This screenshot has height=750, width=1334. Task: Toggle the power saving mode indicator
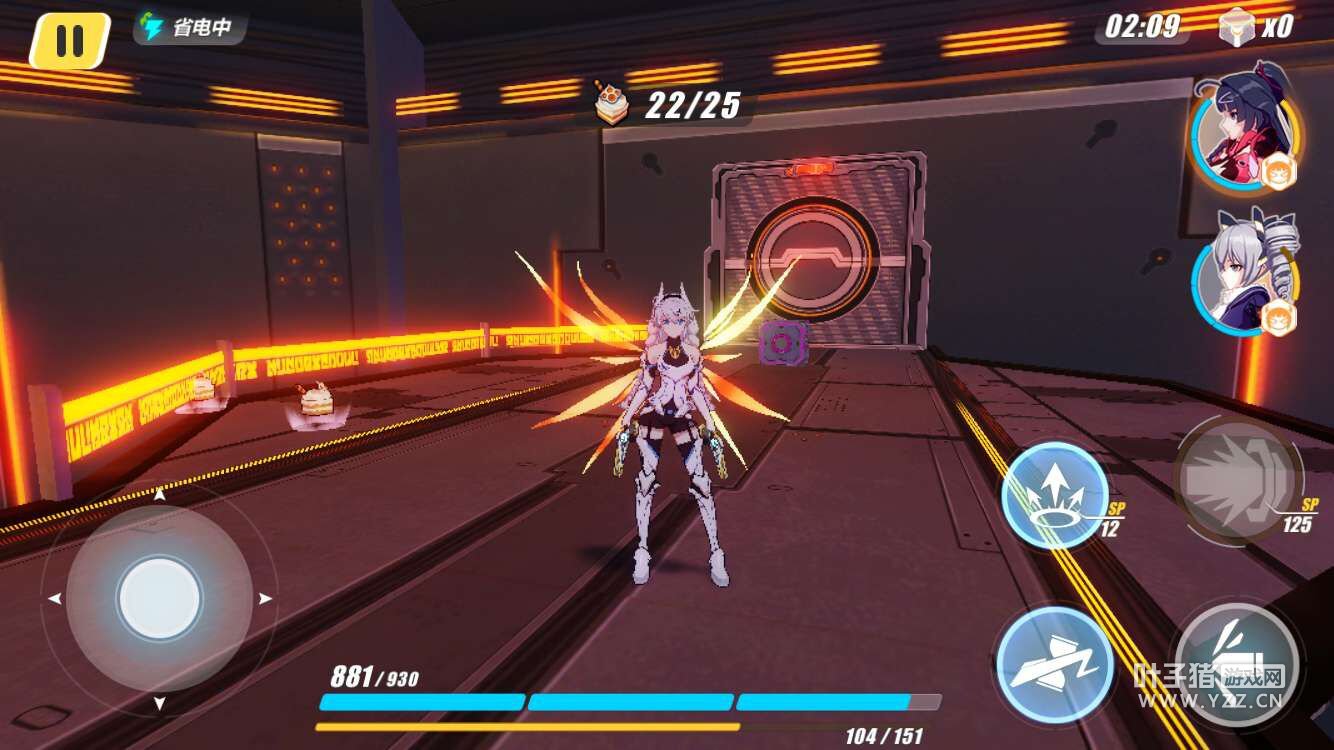[x=189, y=27]
